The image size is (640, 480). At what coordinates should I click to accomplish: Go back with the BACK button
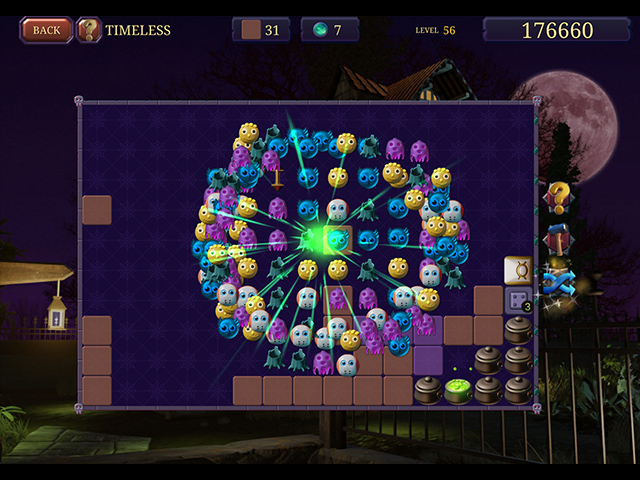coord(46,30)
